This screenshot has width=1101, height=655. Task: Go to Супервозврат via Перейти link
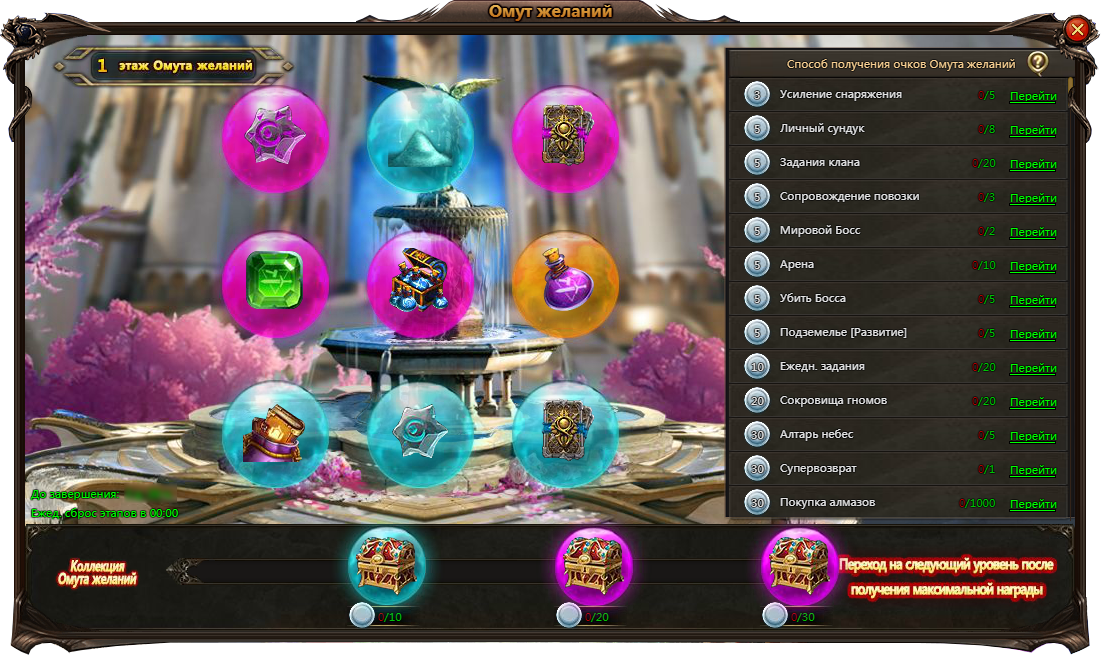[1033, 470]
